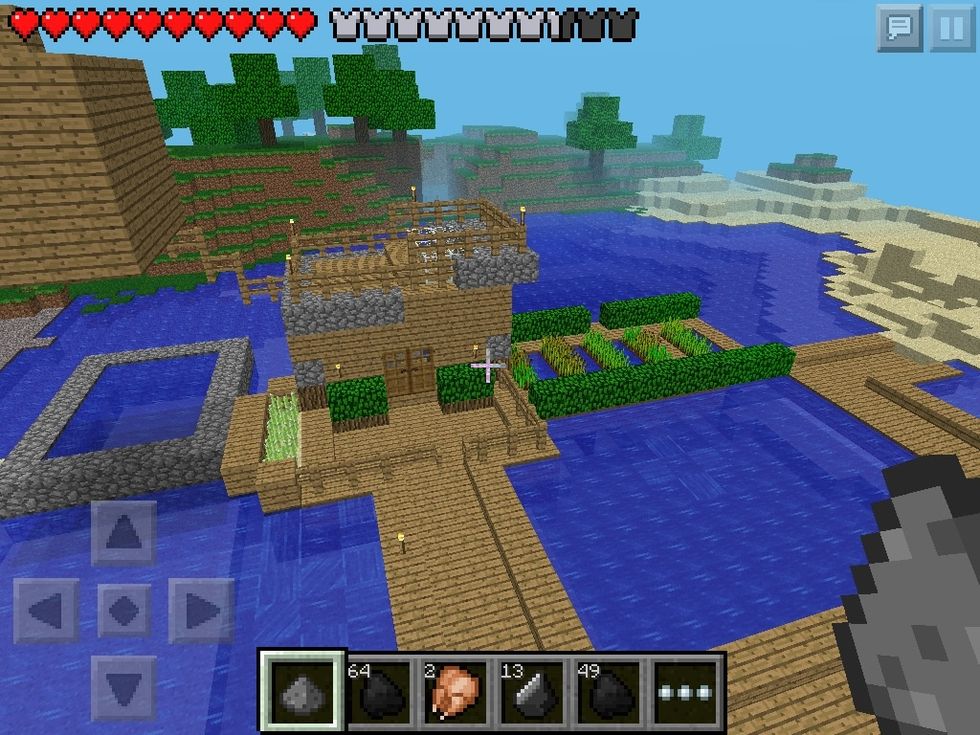Tap the backward arrow on the D-pad
Screen dimensions: 980x735
tap(124, 687)
